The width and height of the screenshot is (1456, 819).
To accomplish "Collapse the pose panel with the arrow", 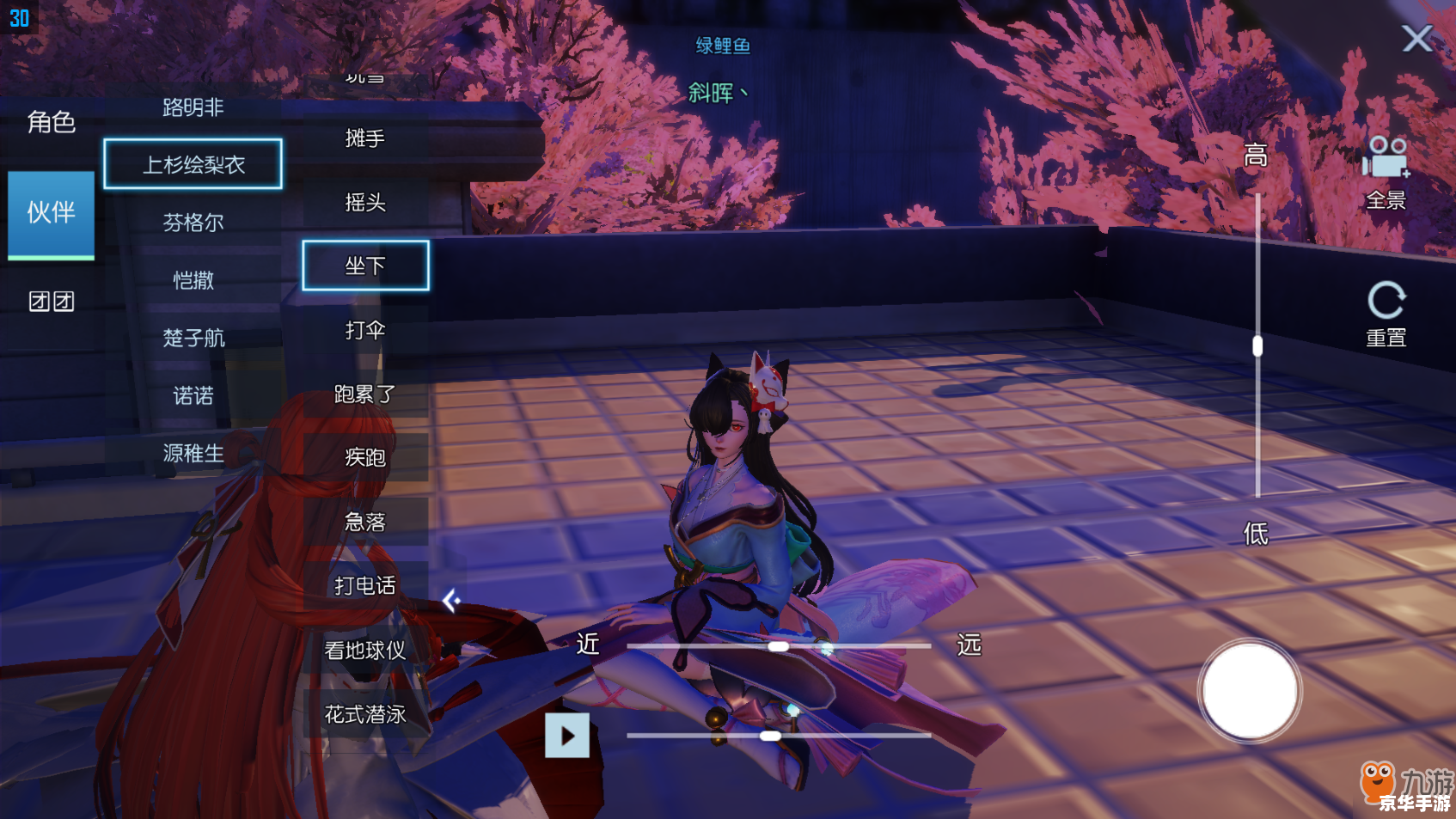I will tap(451, 601).
